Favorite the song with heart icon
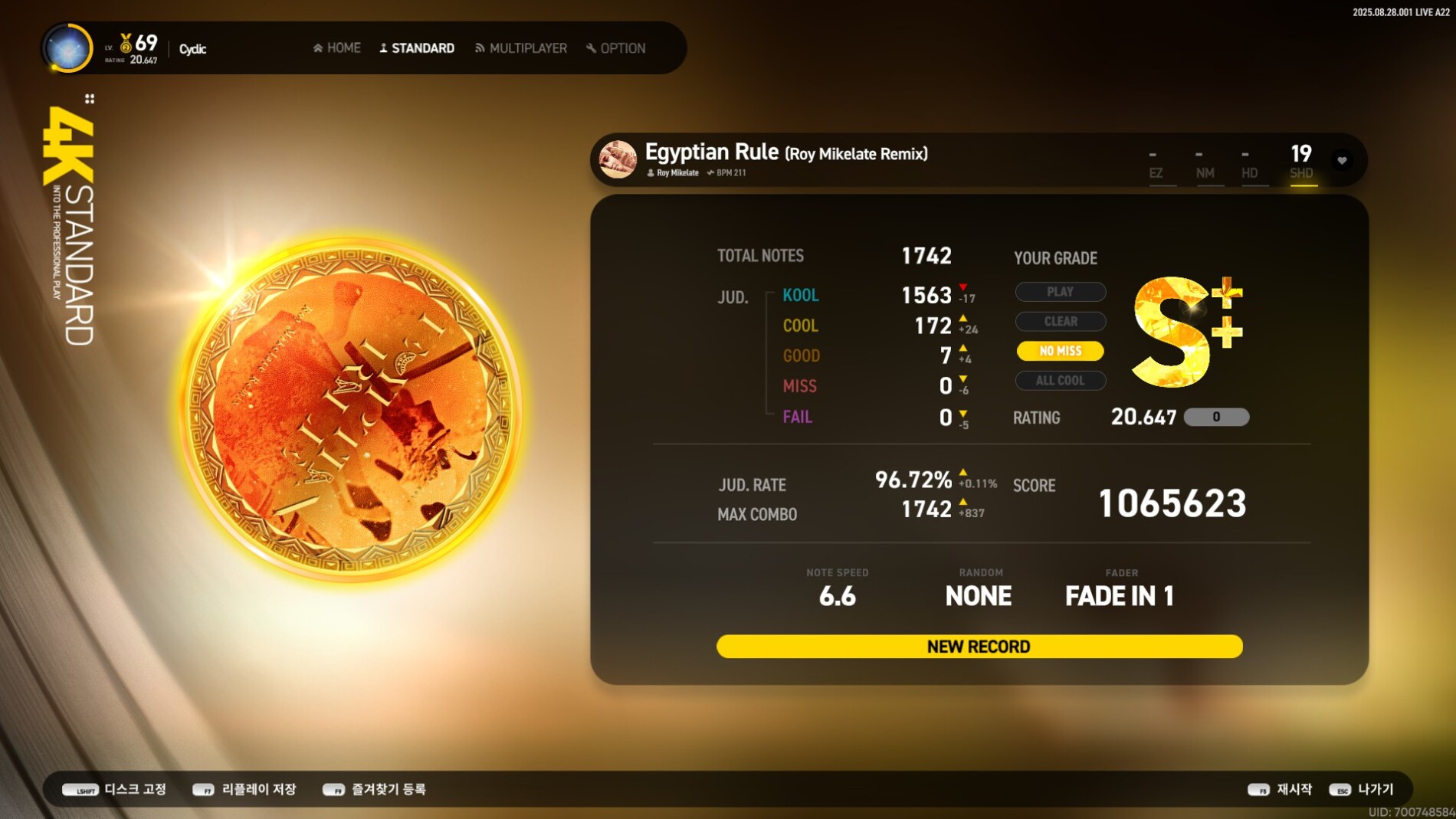Screen dimensions: 1456x819 point(1342,160)
